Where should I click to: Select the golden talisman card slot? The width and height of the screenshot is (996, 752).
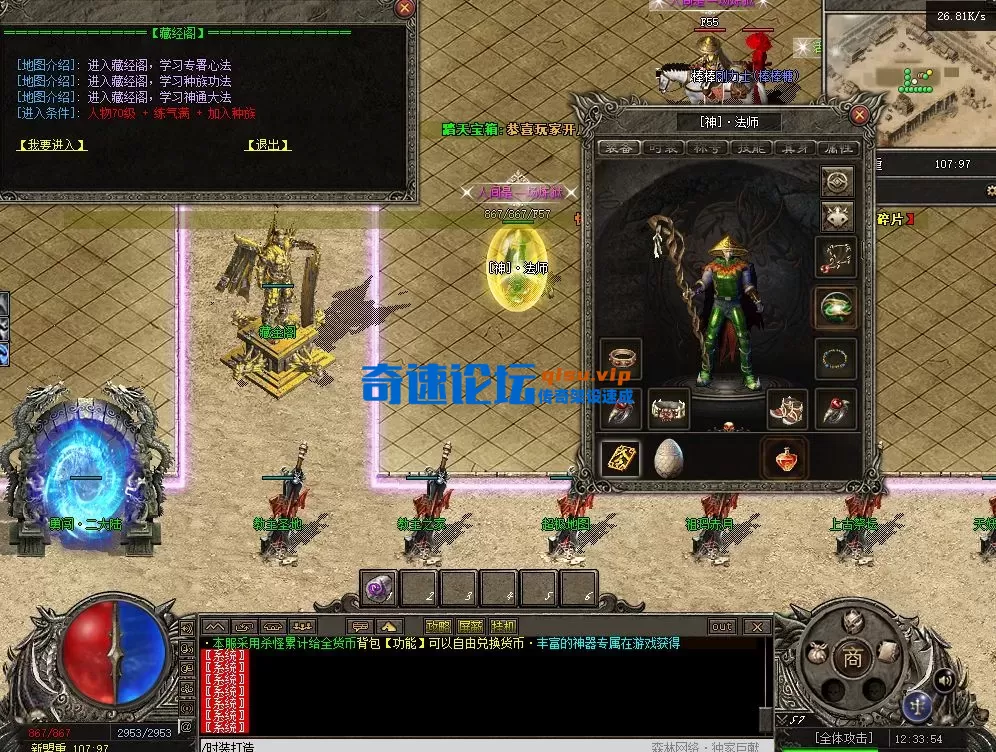pos(620,459)
